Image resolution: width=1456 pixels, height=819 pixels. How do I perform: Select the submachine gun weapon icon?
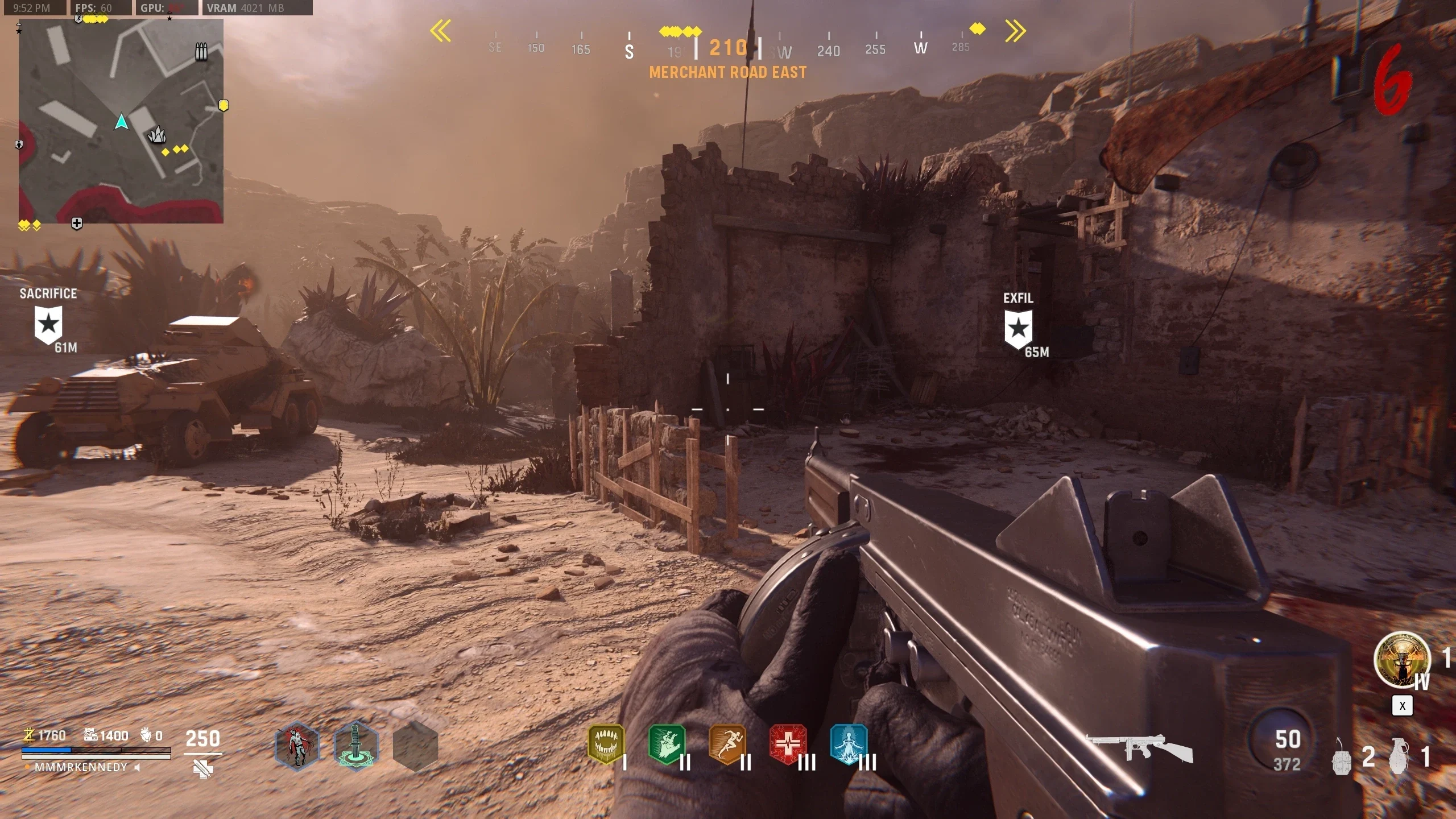(1139, 748)
